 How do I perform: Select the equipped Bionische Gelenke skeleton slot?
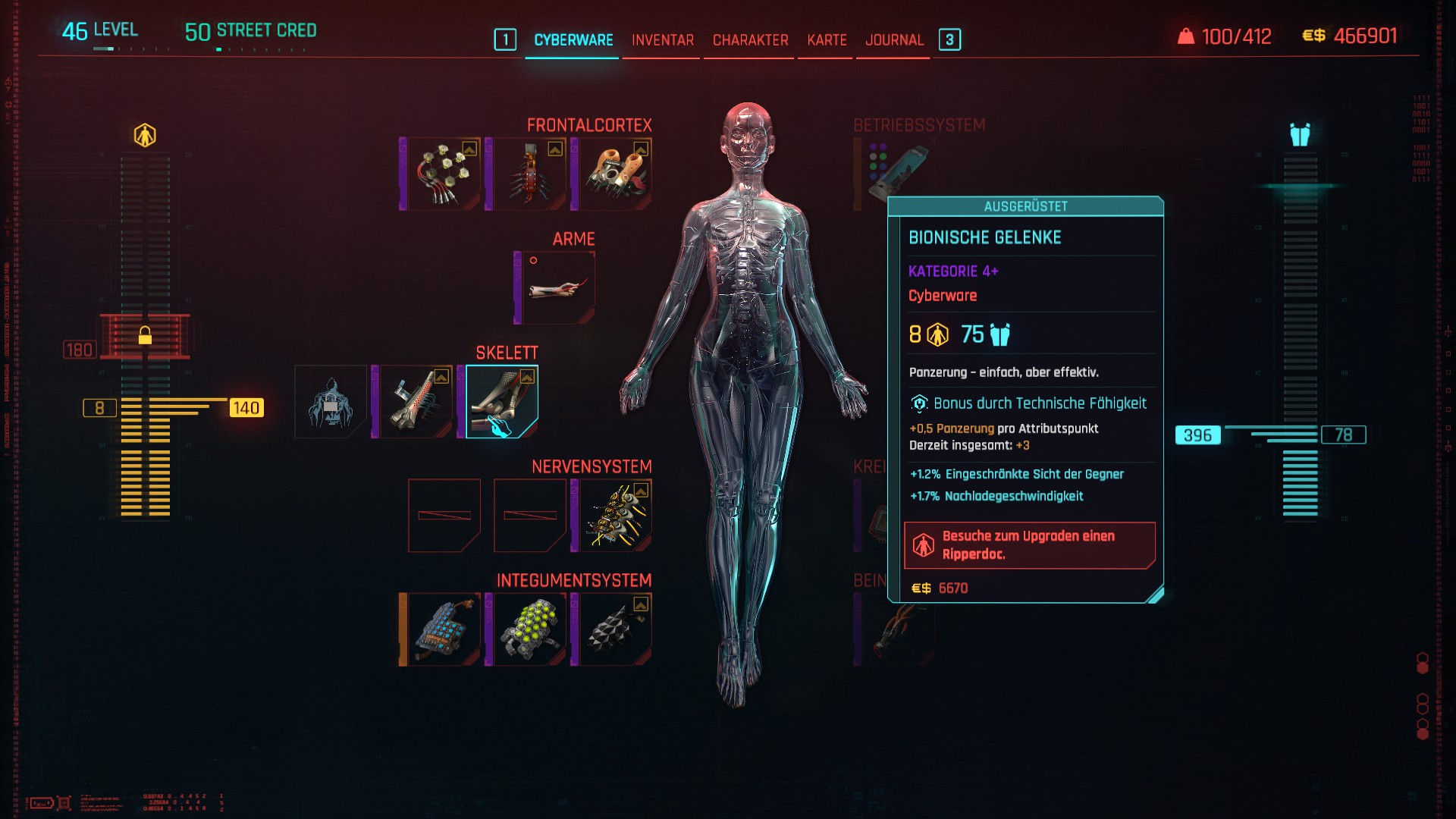[502, 402]
